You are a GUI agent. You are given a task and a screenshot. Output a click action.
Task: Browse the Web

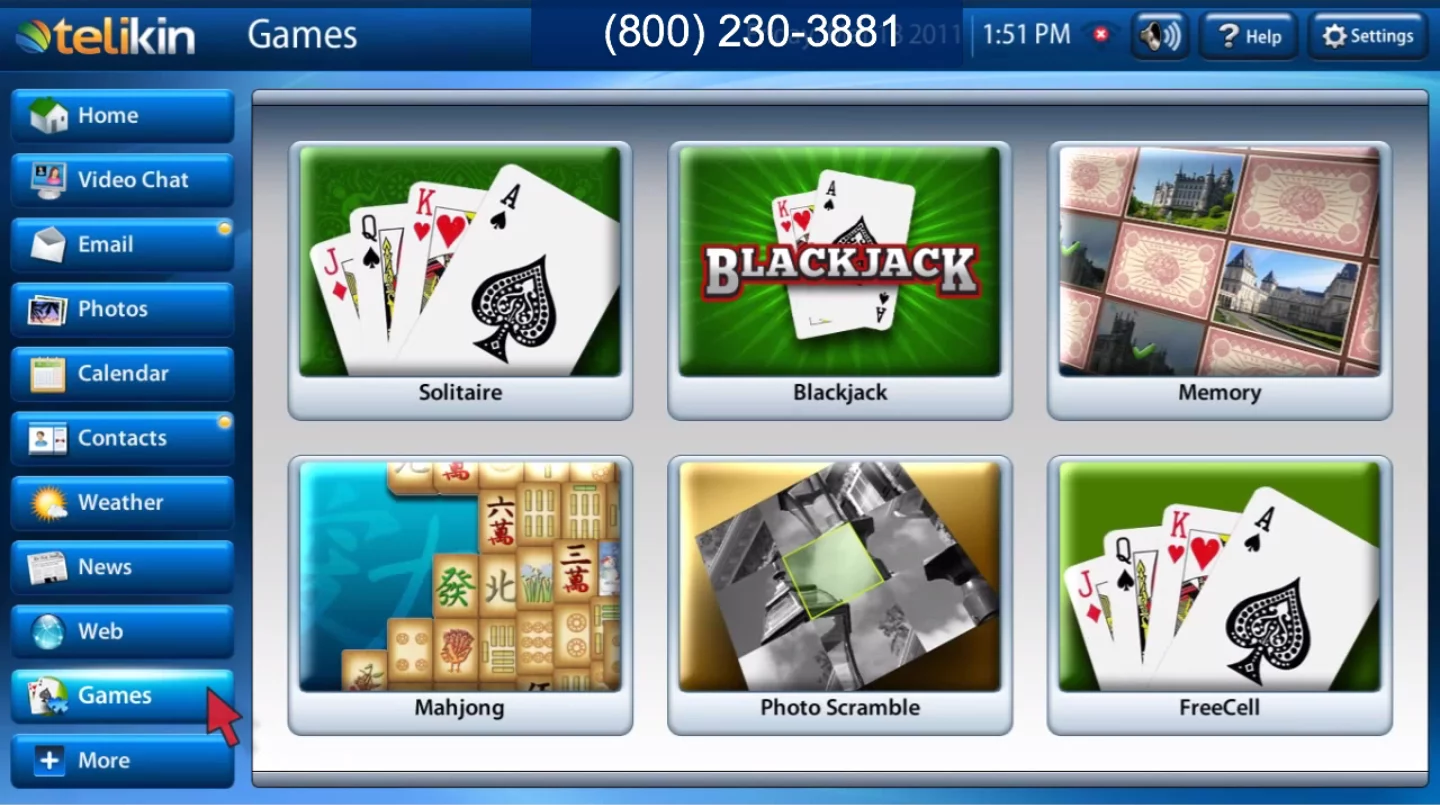(x=120, y=631)
